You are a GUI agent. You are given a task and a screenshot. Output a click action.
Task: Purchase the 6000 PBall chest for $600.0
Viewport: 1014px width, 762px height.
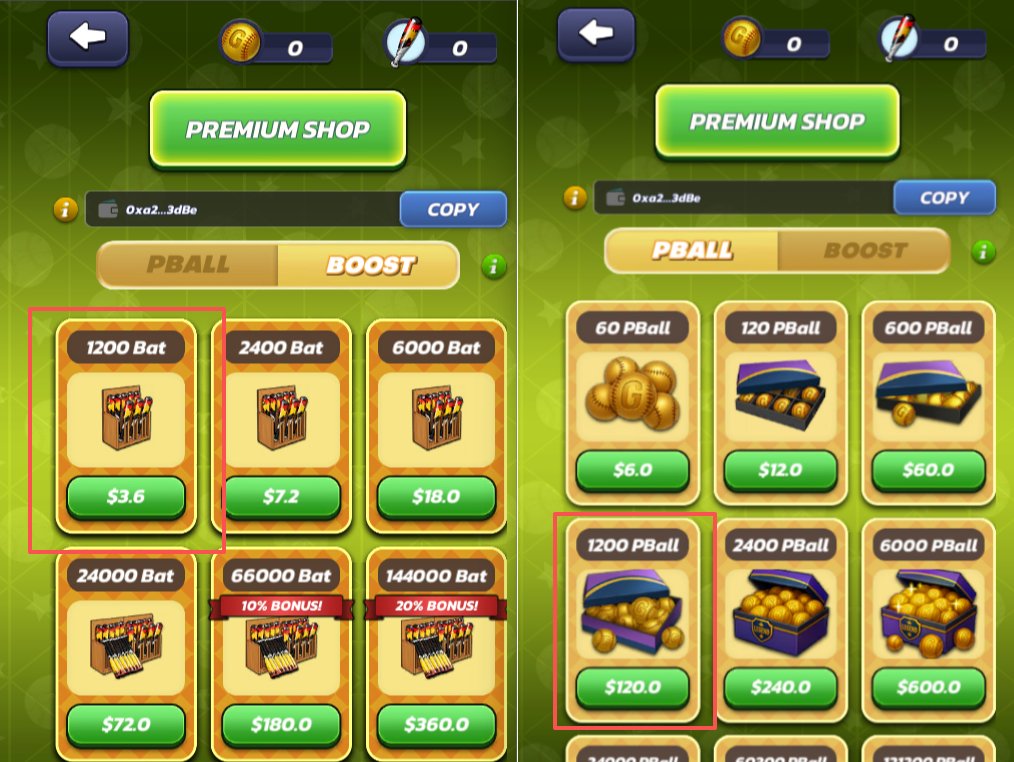(x=928, y=688)
